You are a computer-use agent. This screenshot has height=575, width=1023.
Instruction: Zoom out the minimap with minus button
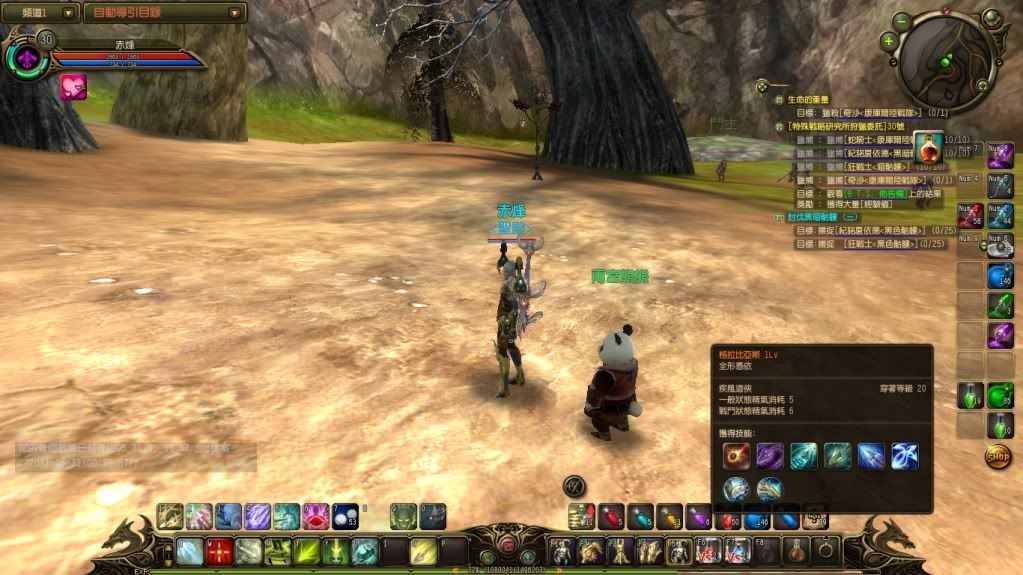coord(901,21)
